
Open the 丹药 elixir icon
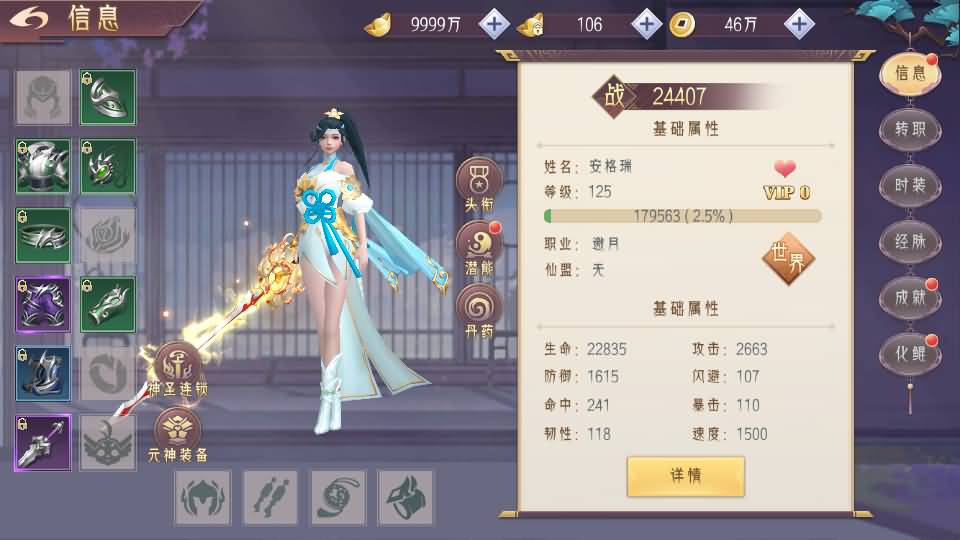click(479, 308)
